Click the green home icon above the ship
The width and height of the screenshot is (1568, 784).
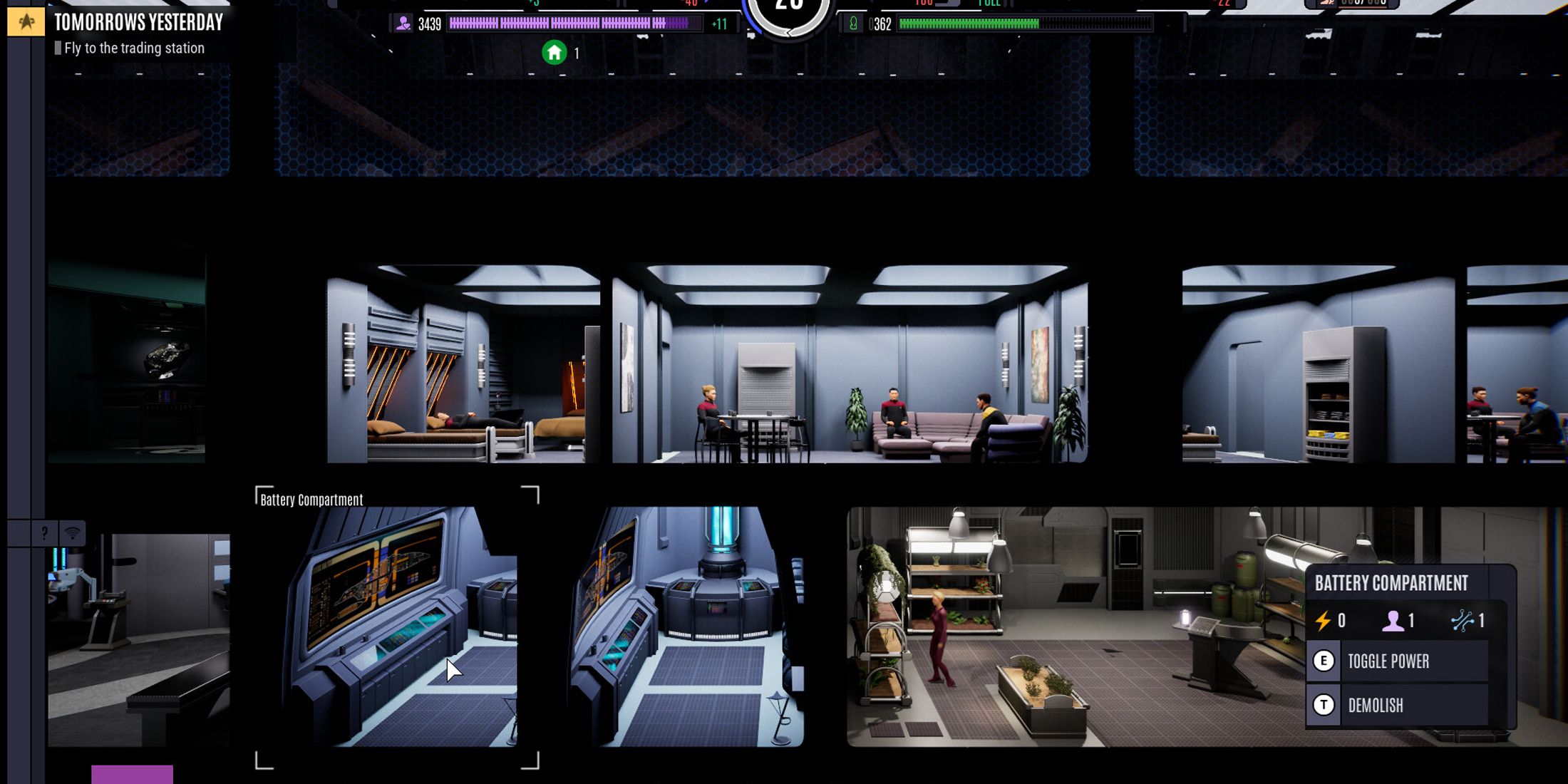(x=555, y=52)
